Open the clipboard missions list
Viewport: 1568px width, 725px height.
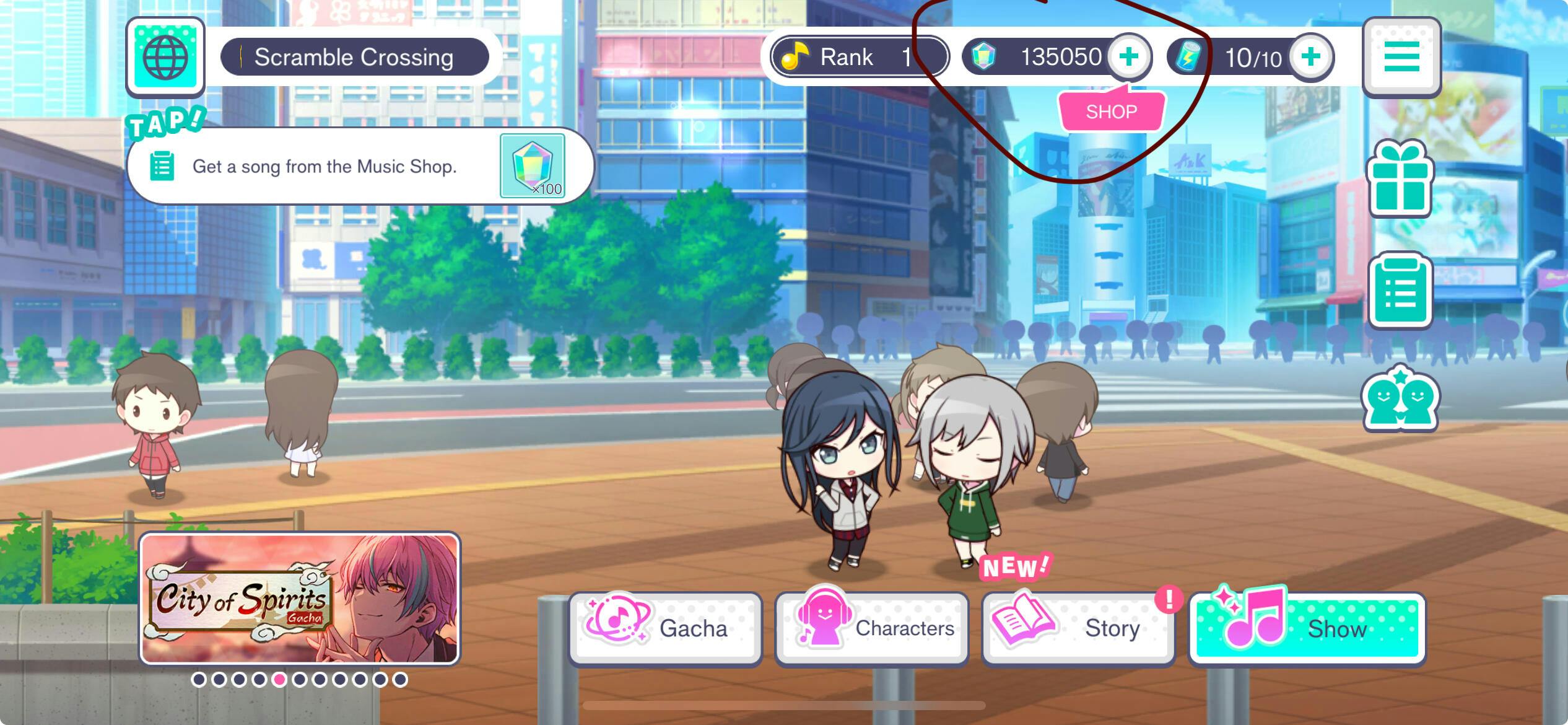pos(1400,291)
